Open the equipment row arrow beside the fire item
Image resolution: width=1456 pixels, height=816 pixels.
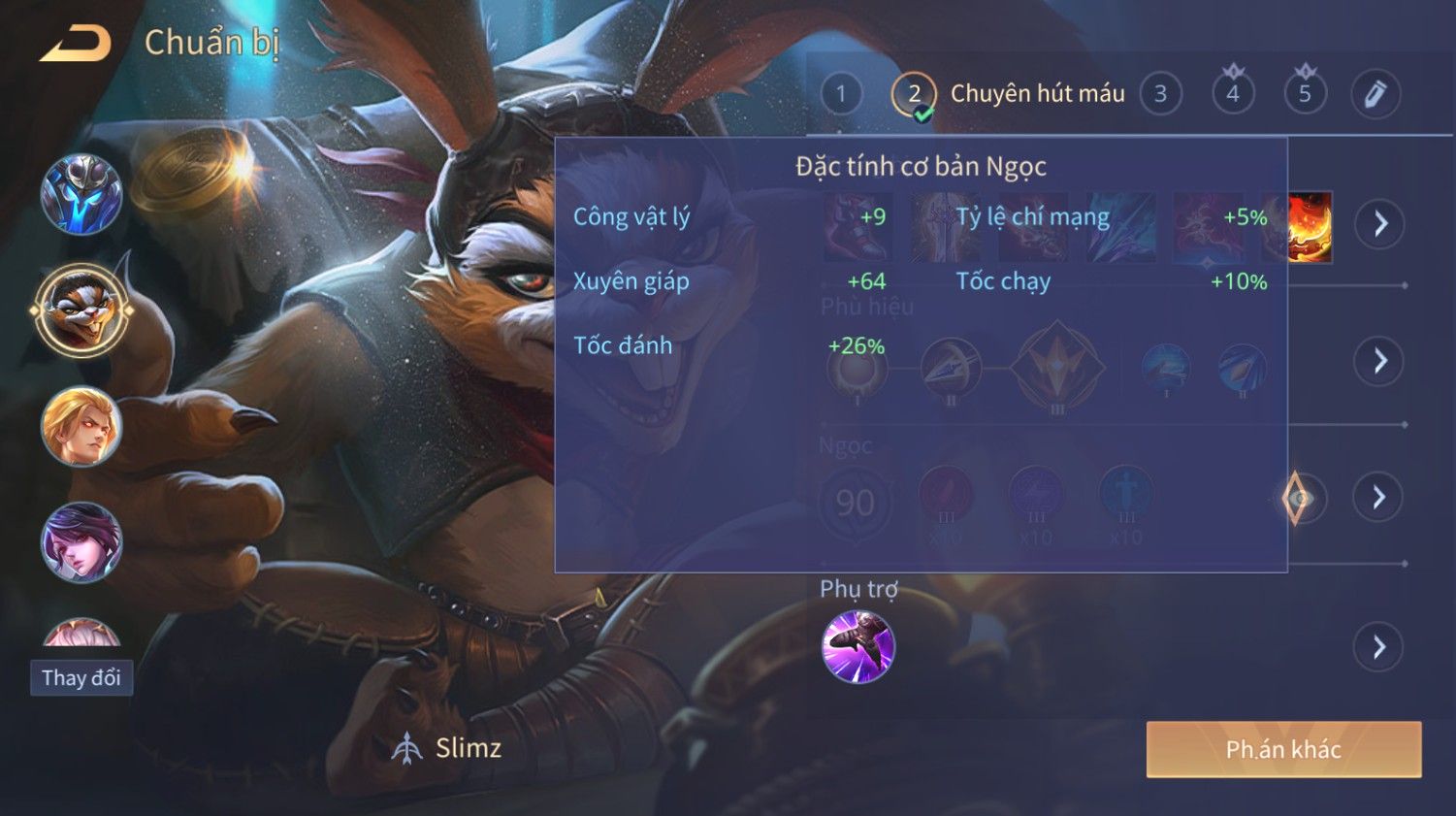pyautogui.click(x=1380, y=224)
